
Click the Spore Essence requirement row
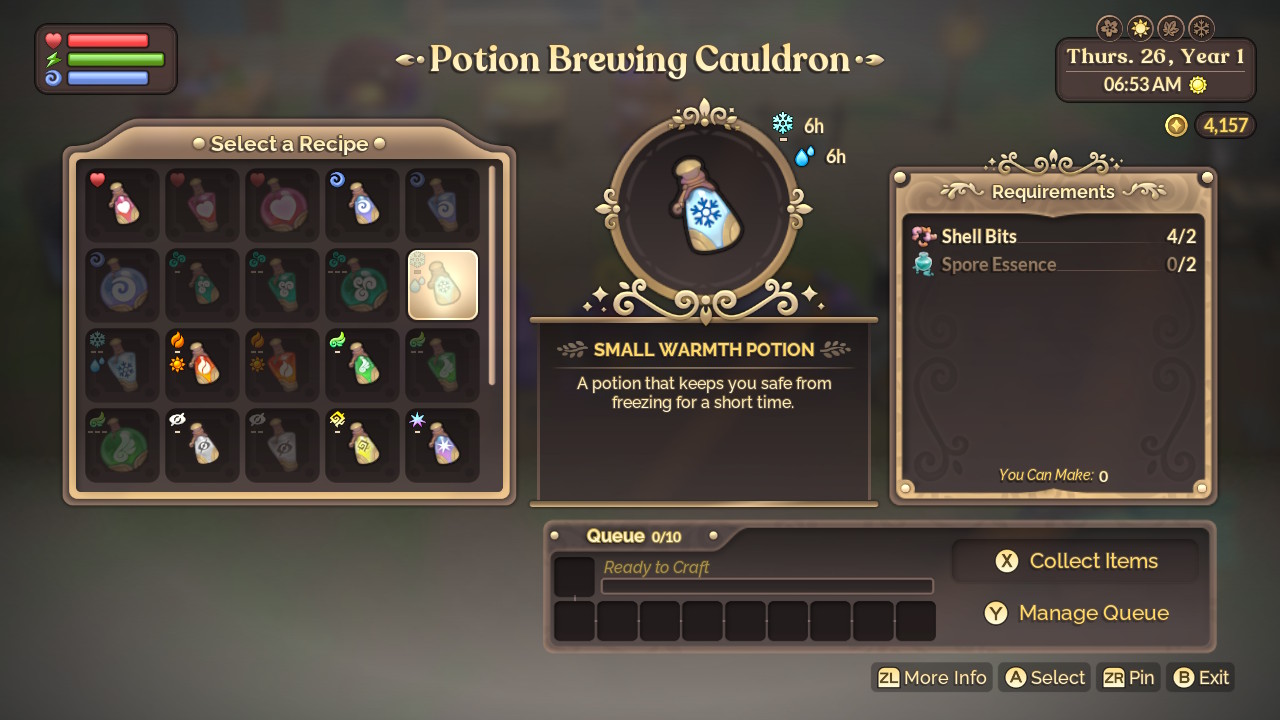(x=1053, y=265)
